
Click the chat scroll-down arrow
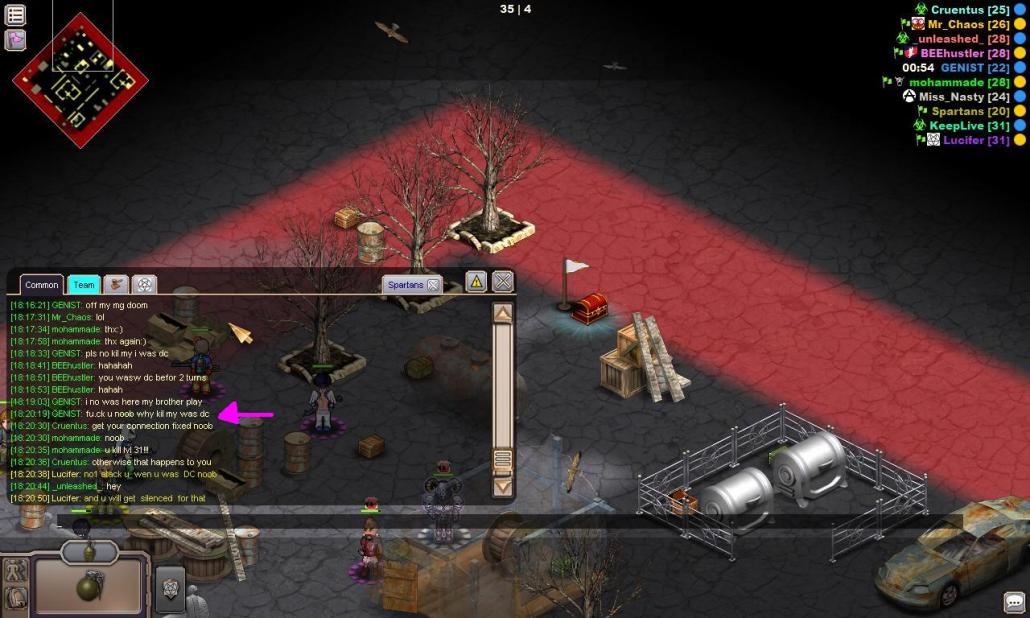point(503,487)
